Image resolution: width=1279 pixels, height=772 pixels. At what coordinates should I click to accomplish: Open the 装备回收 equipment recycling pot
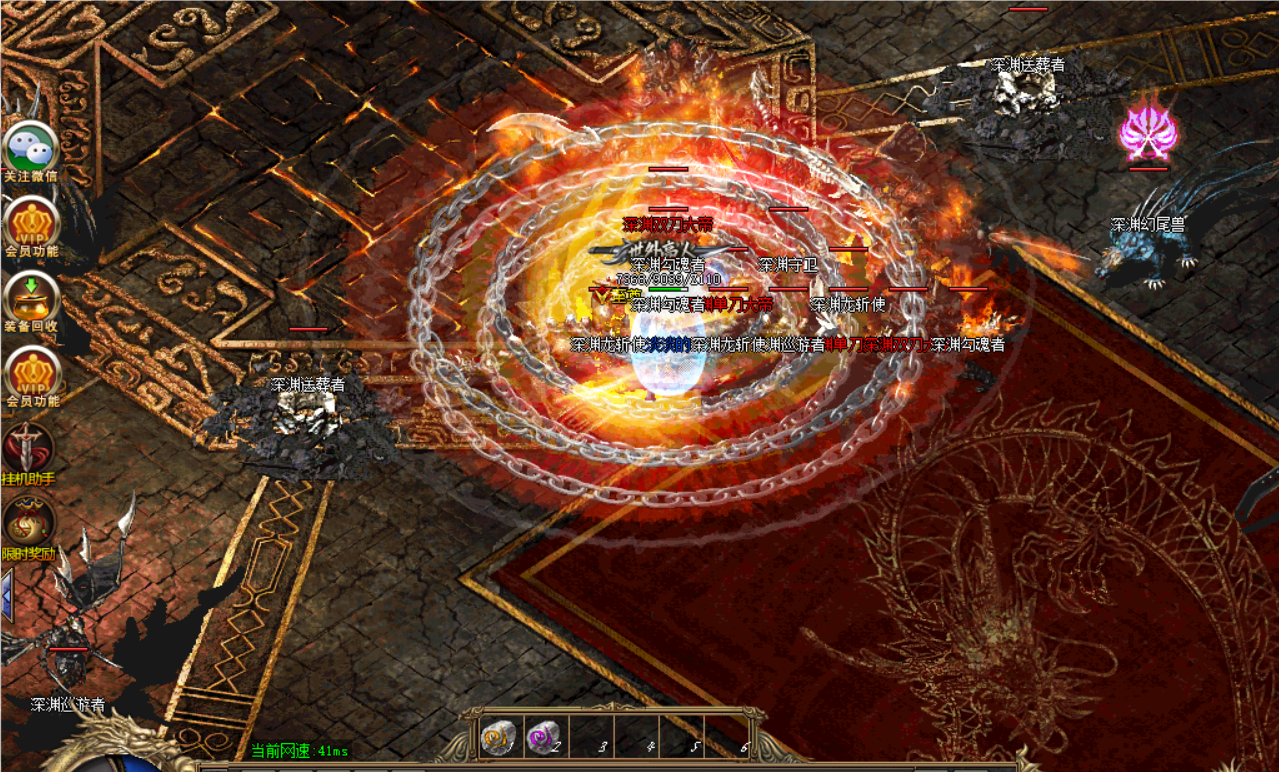31,298
